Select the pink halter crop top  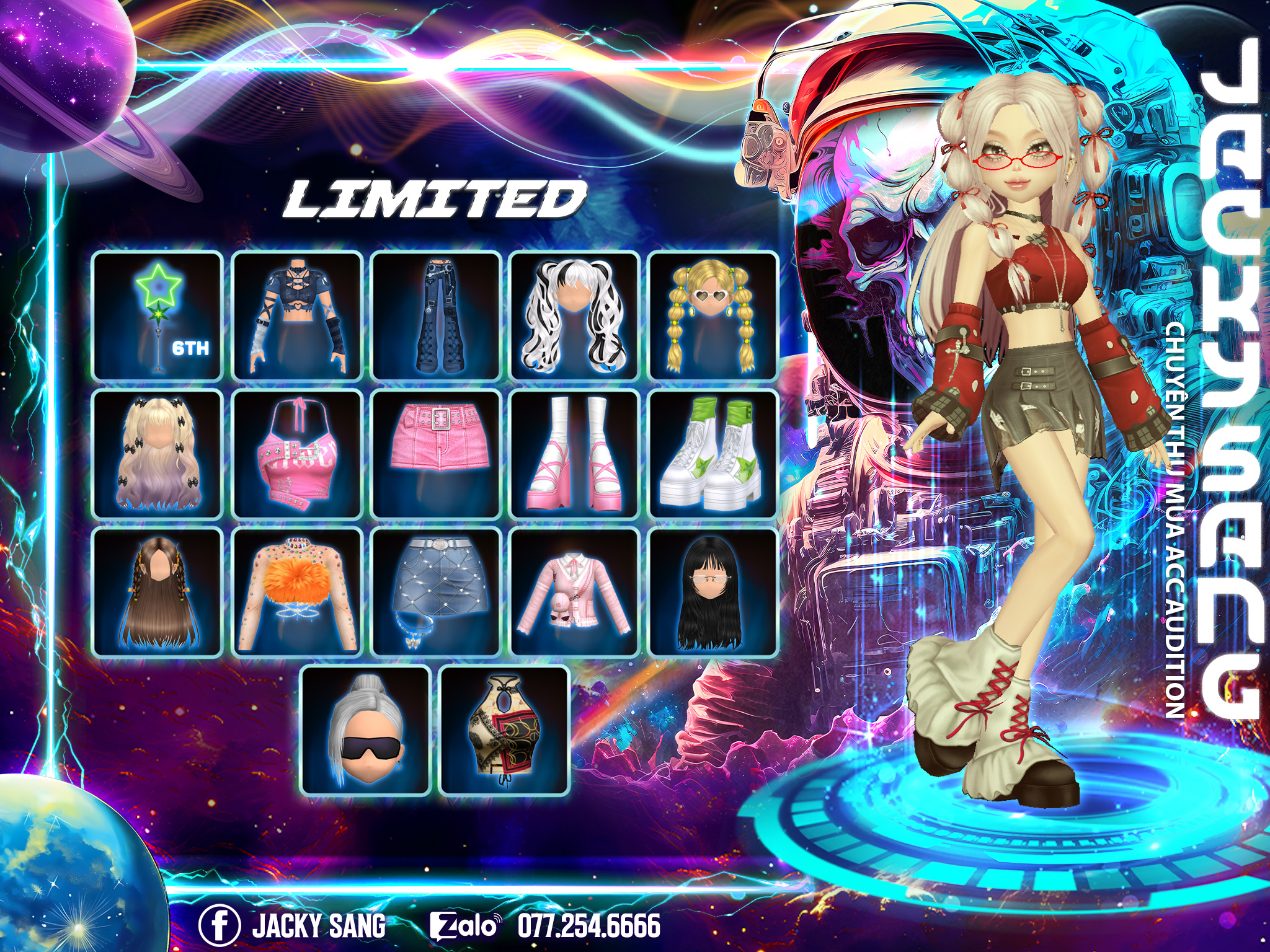[296, 454]
